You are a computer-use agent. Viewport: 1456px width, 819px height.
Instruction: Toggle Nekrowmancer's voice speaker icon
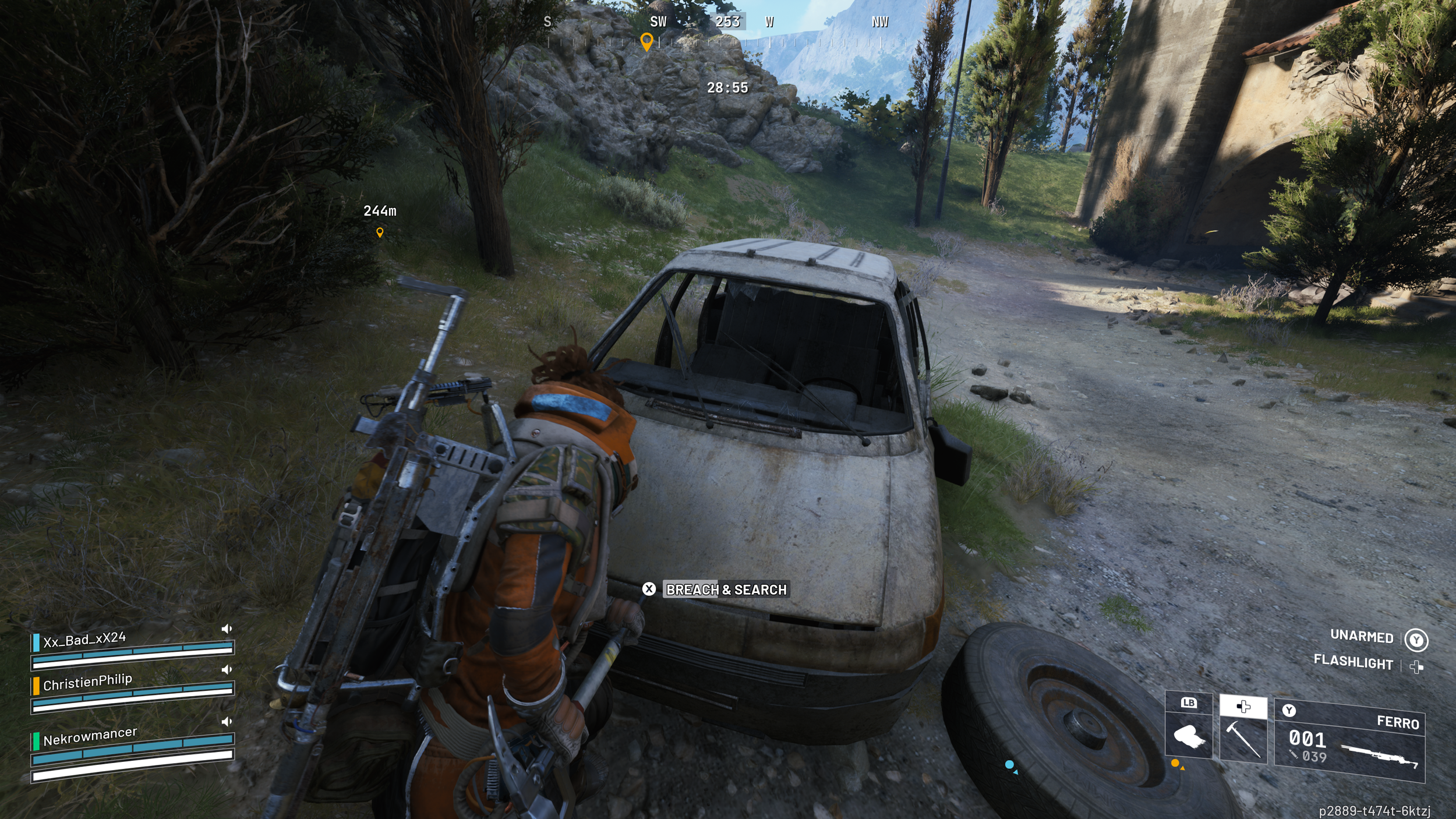tap(227, 722)
